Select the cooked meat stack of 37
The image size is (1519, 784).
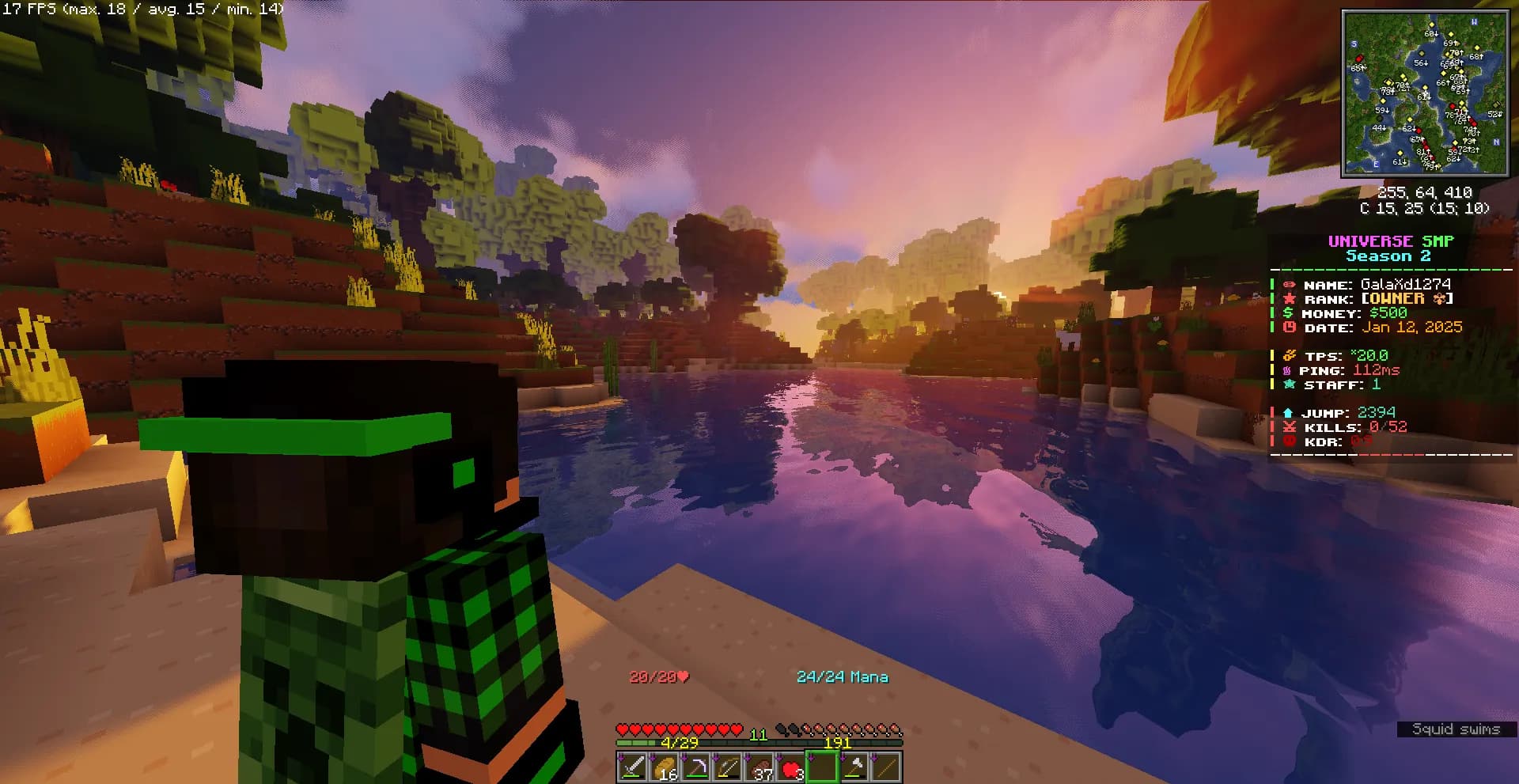[x=759, y=767]
